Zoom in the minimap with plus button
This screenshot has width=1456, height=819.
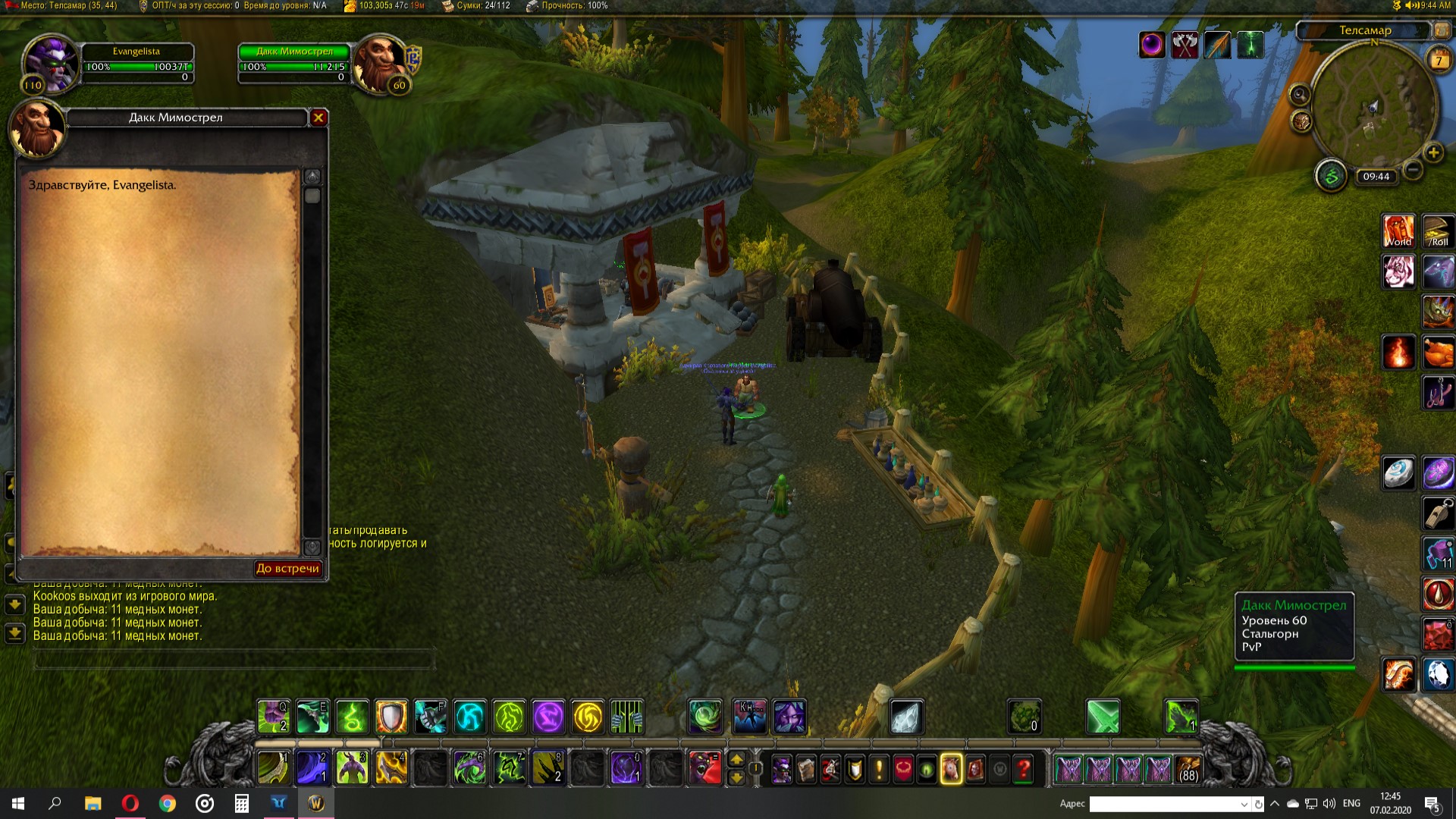(1433, 153)
